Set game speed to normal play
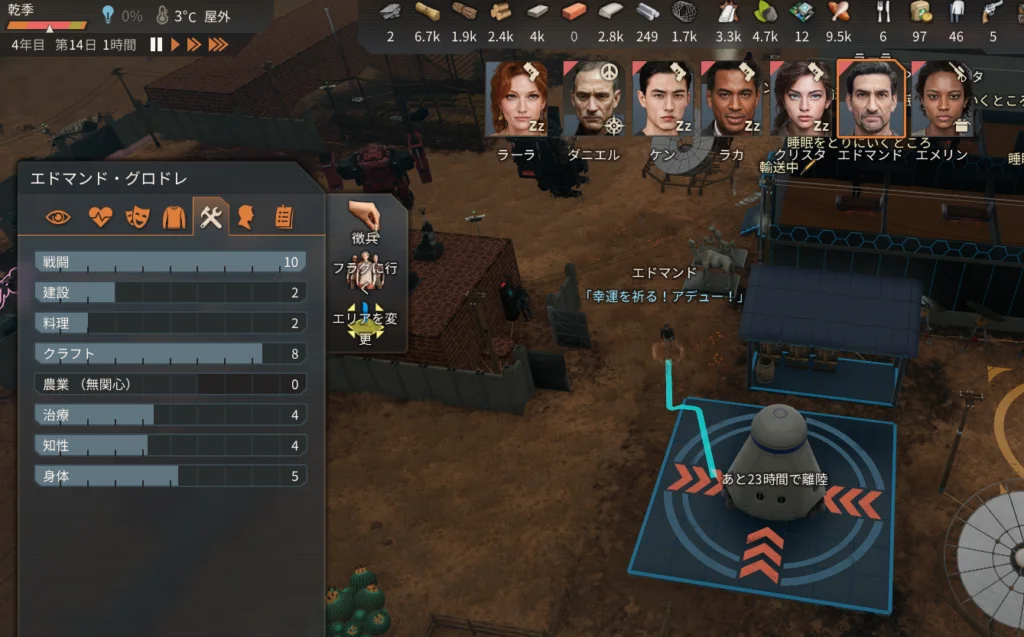Screen dimensions: 1024x637 coord(175,45)
